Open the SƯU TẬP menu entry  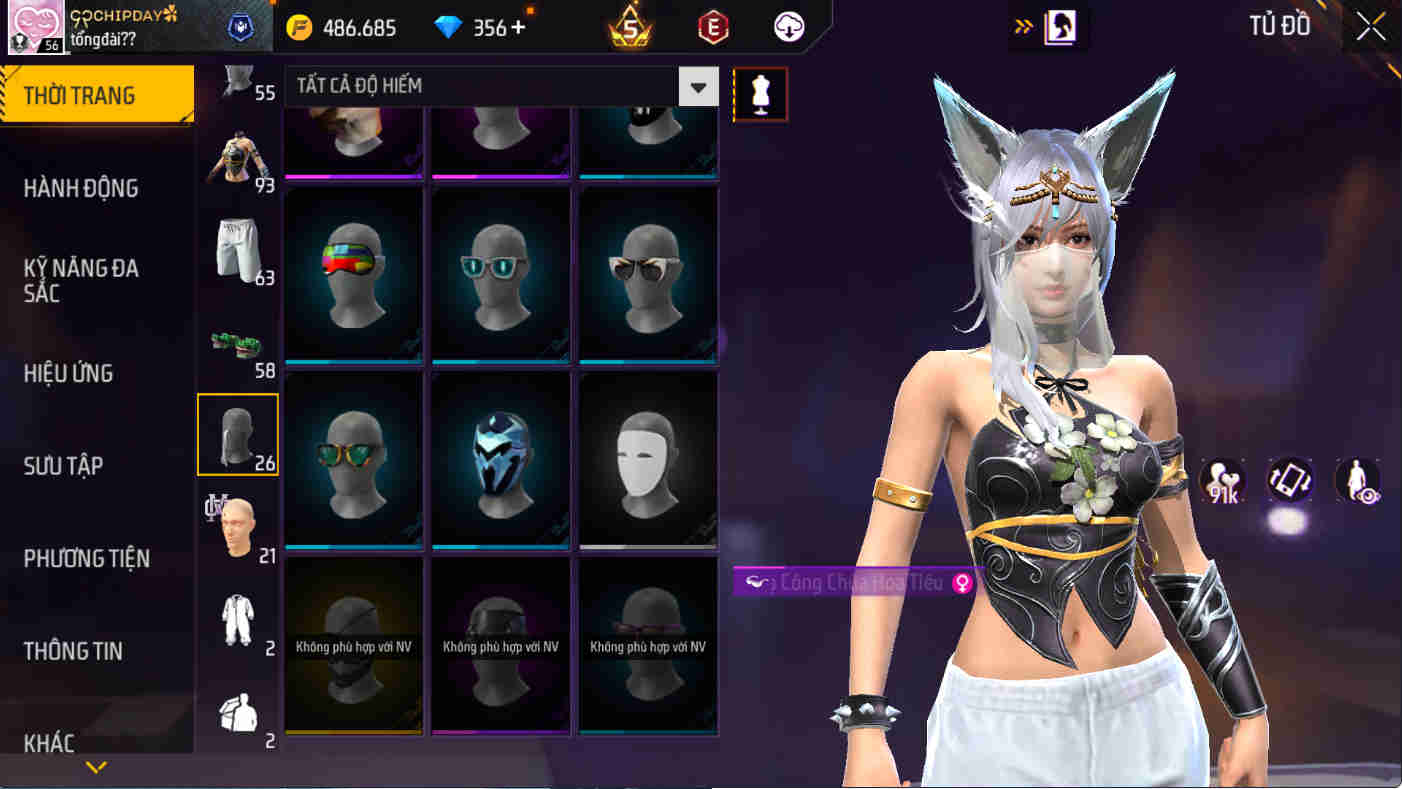point(65,465)
